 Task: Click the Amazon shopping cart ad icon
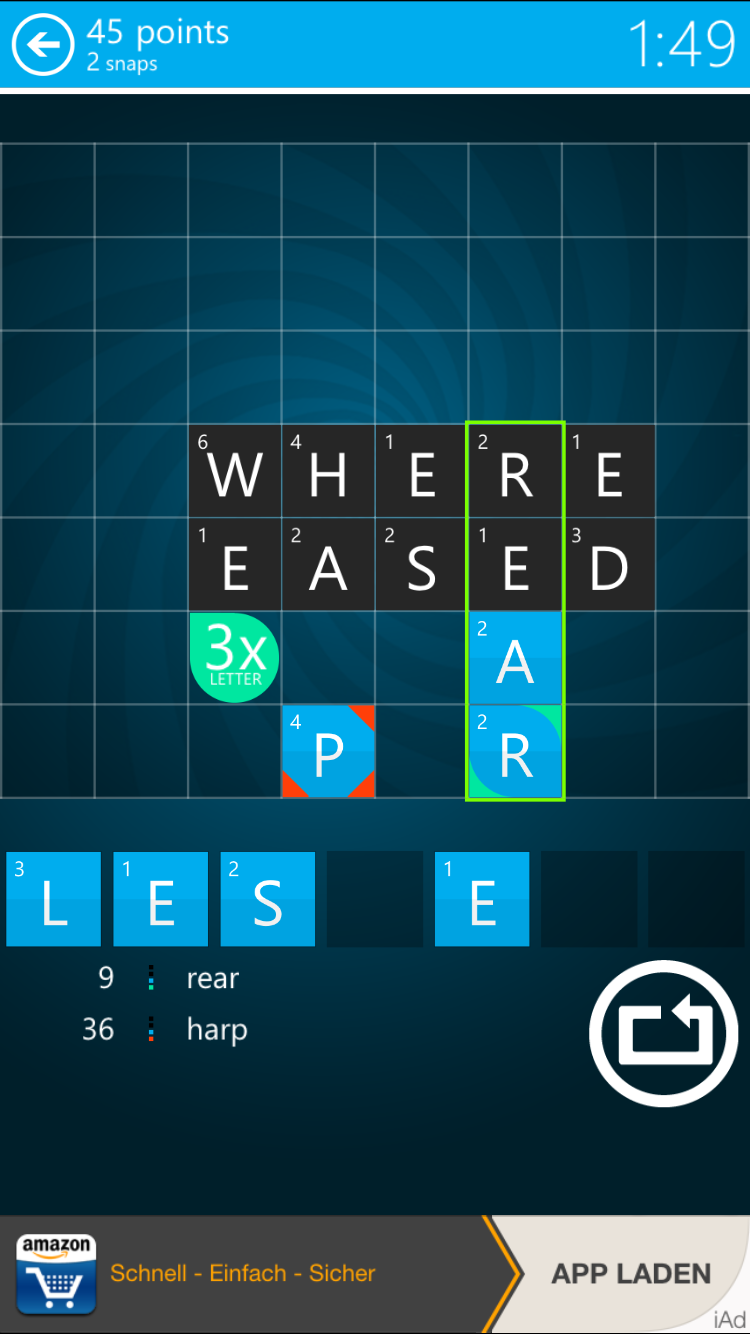[56, 1274]
